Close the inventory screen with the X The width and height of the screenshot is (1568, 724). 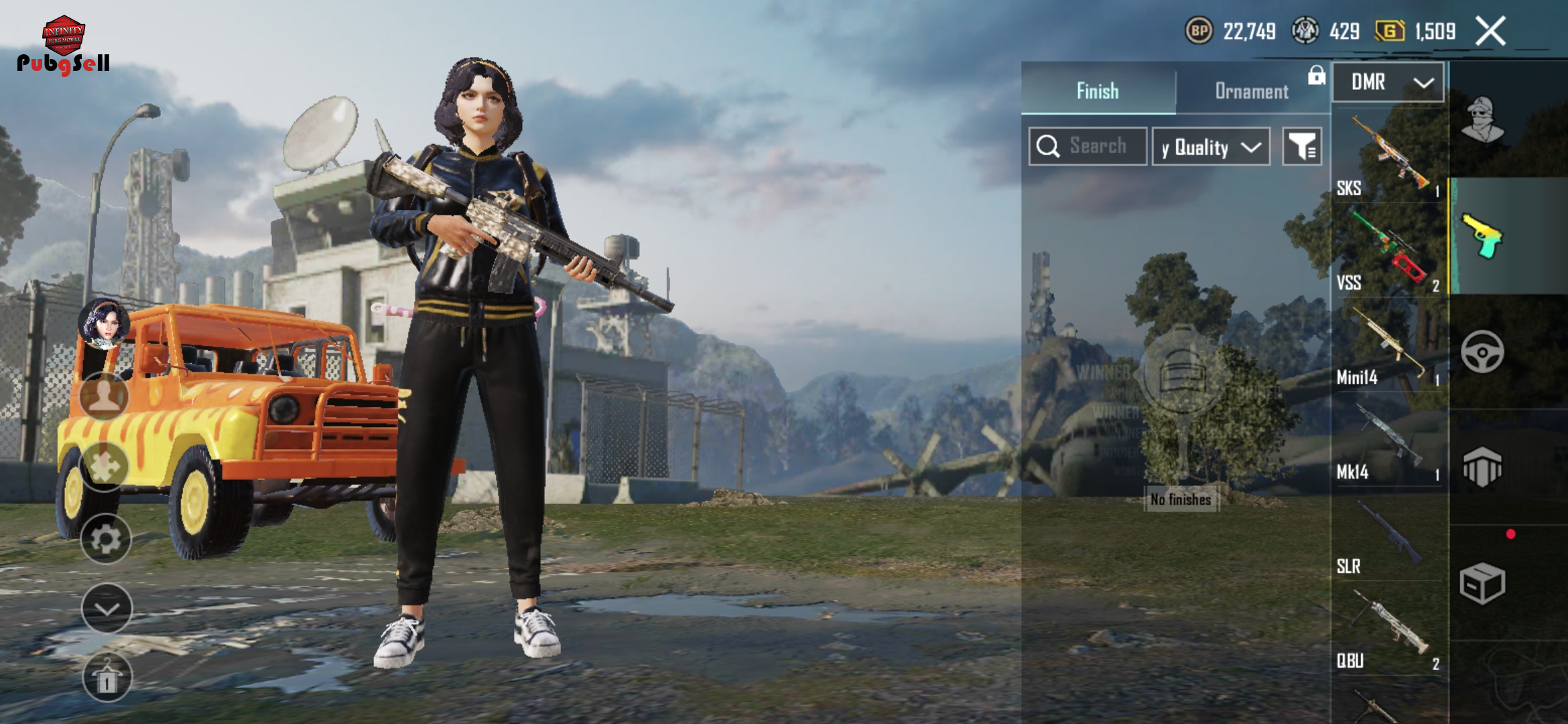tap(1491, 31)
